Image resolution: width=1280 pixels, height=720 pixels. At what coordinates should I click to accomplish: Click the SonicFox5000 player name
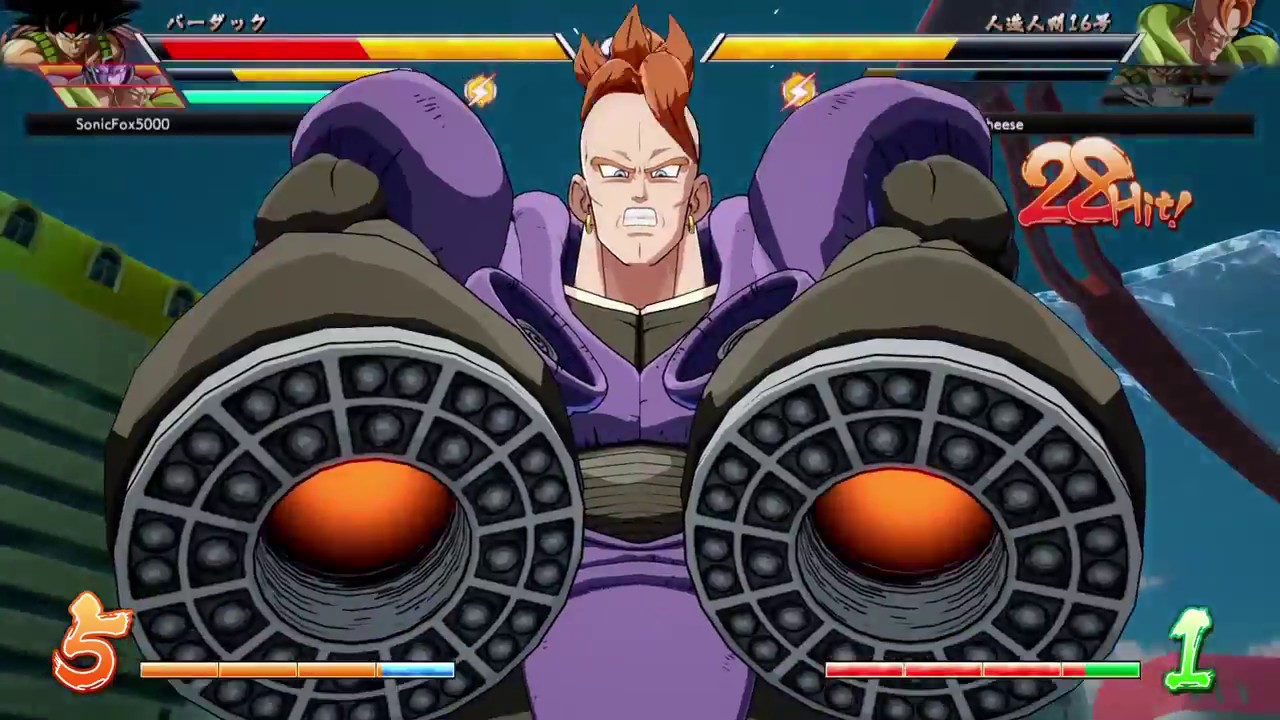pyautogui.click(x=122, y=124)
